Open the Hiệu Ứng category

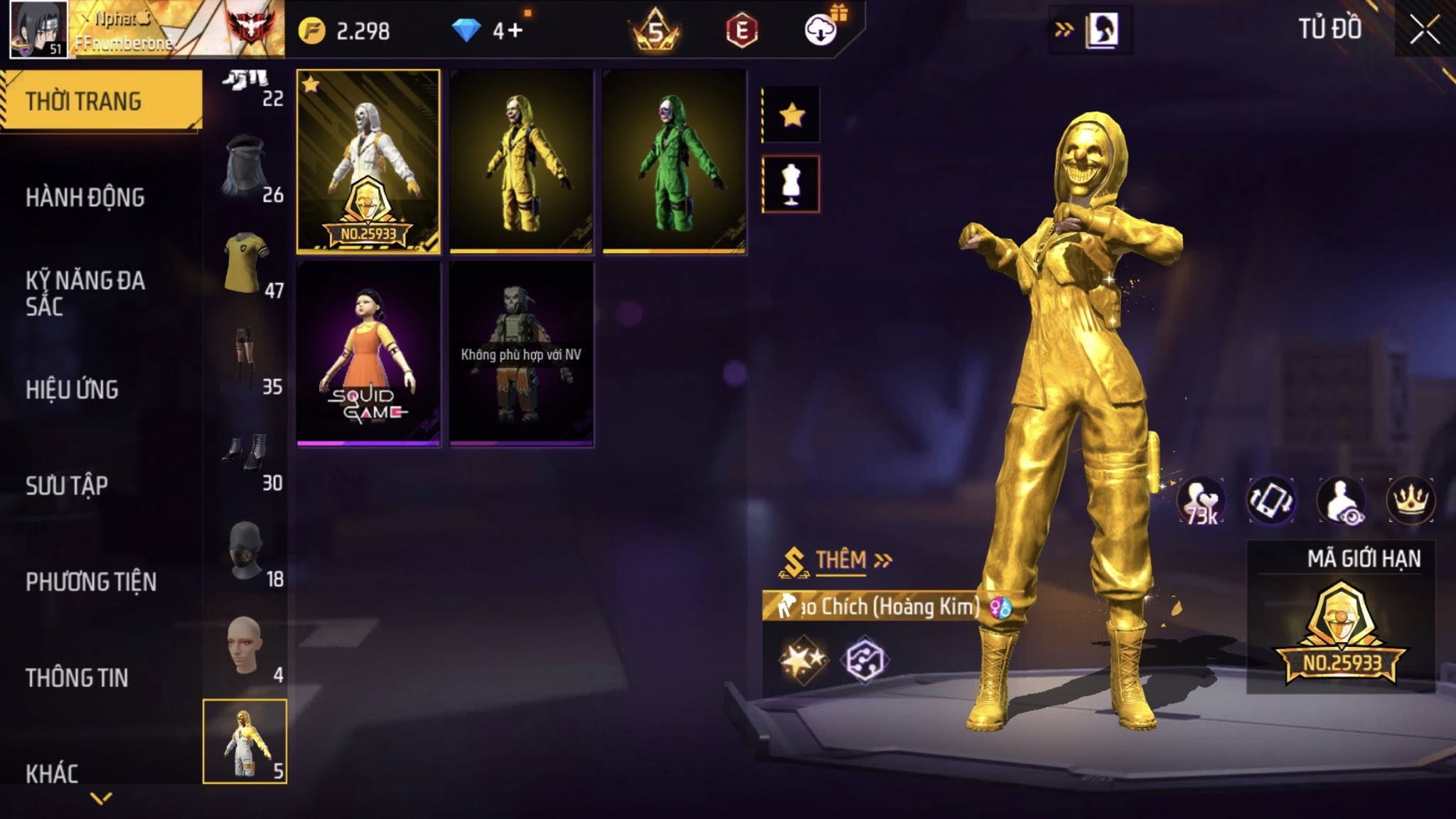72,390
